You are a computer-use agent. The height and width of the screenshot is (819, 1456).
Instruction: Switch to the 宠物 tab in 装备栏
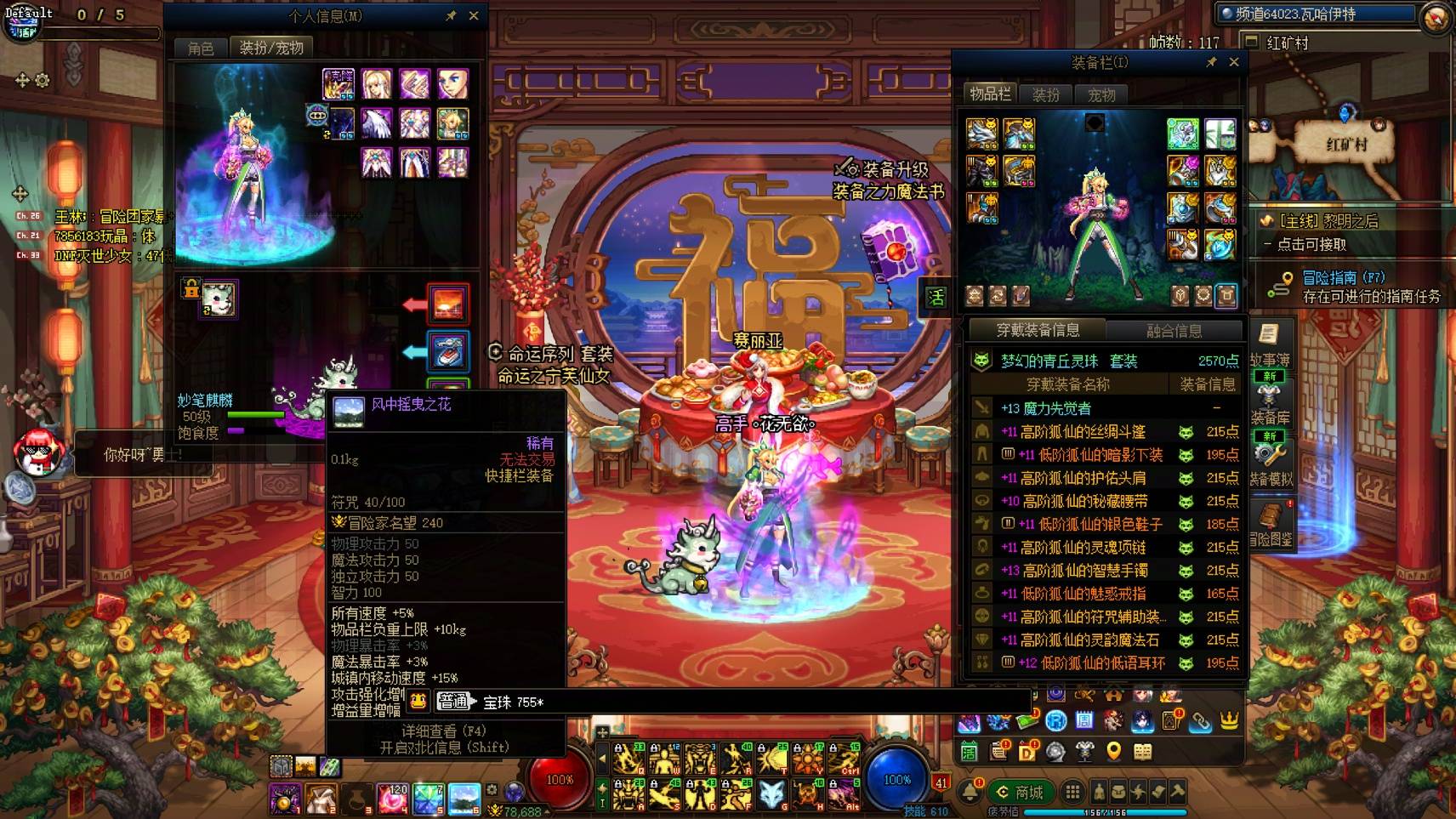click(x=1101, y=94)
